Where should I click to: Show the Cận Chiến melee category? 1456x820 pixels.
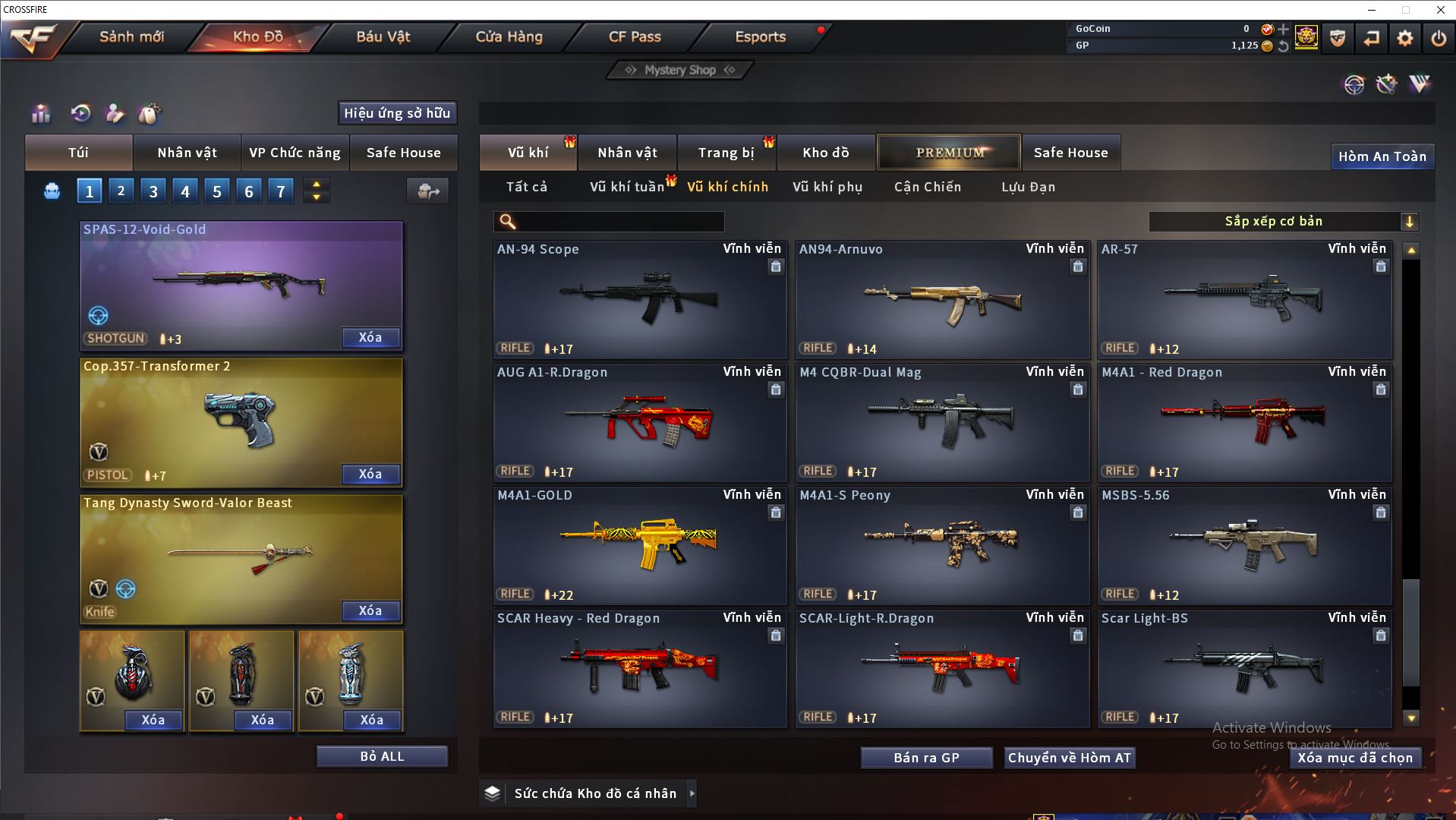(x=927, y=187)
